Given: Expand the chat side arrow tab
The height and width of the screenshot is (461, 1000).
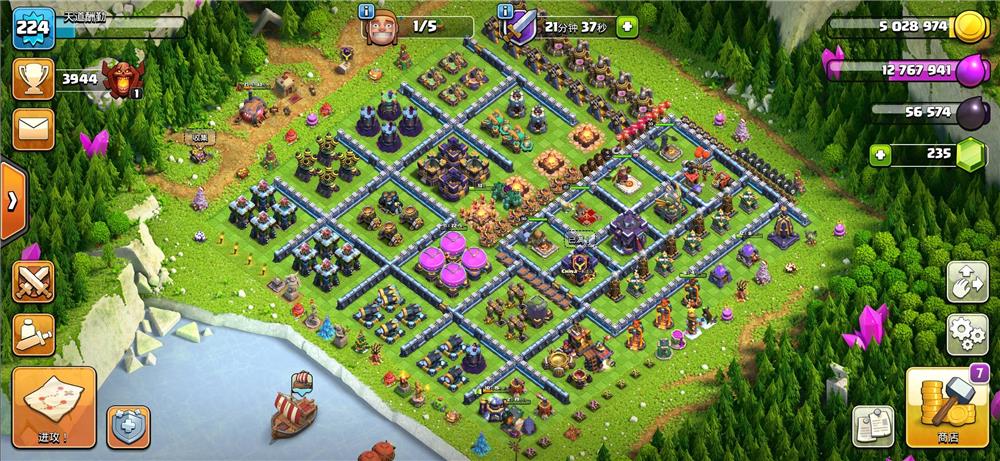Looking at the screenshot, I should tap(12, 201).
